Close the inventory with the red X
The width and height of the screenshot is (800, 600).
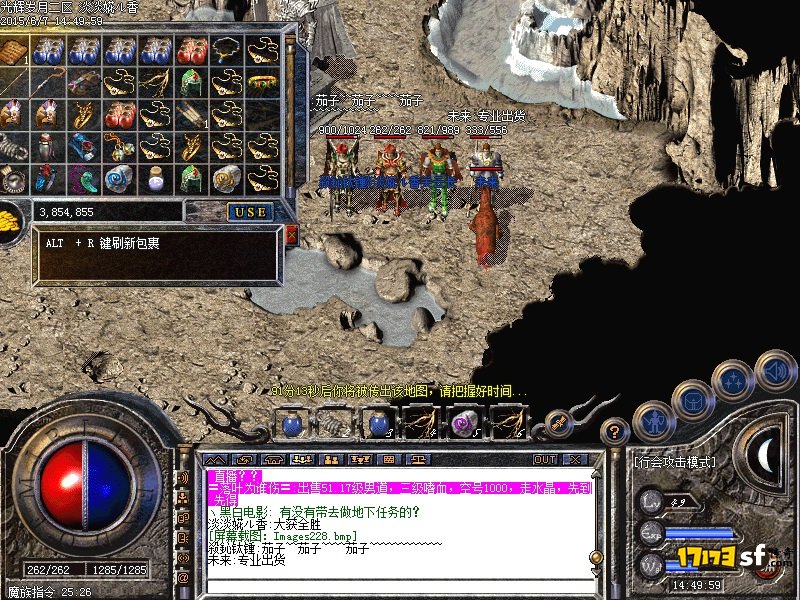pos(291,235)
